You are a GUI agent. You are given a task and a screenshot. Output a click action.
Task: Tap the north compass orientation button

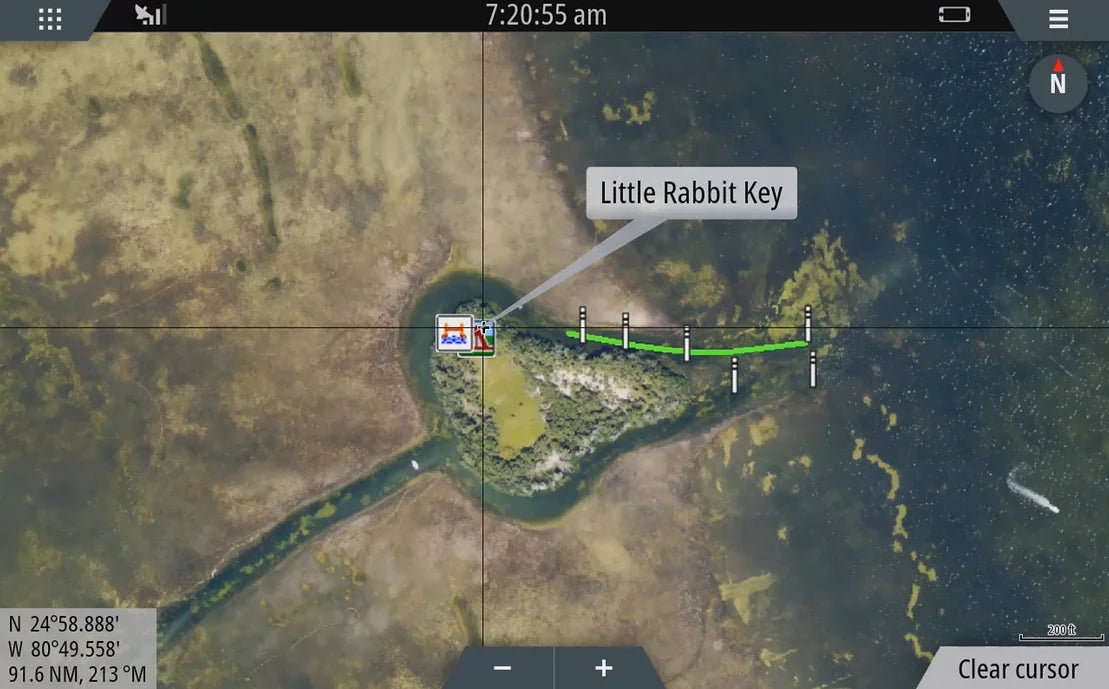pos(1057,83)
